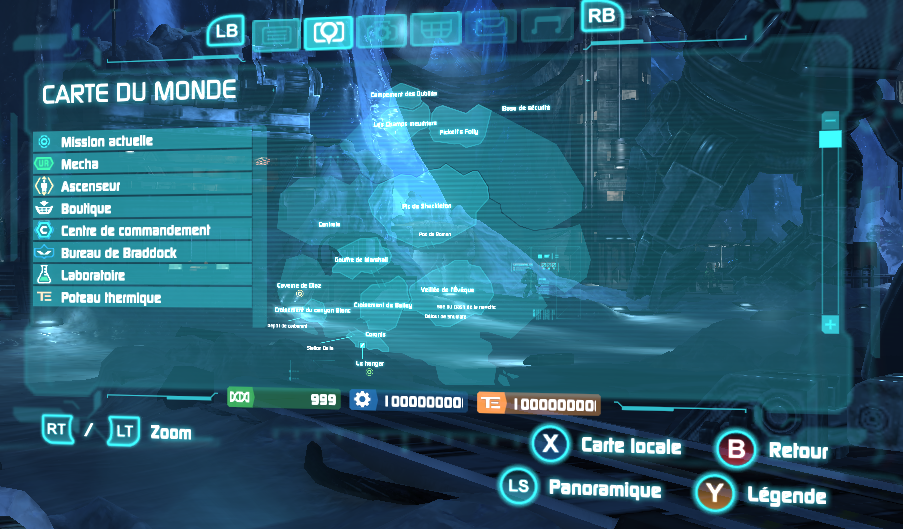Click the map zoom plus button

829,324
